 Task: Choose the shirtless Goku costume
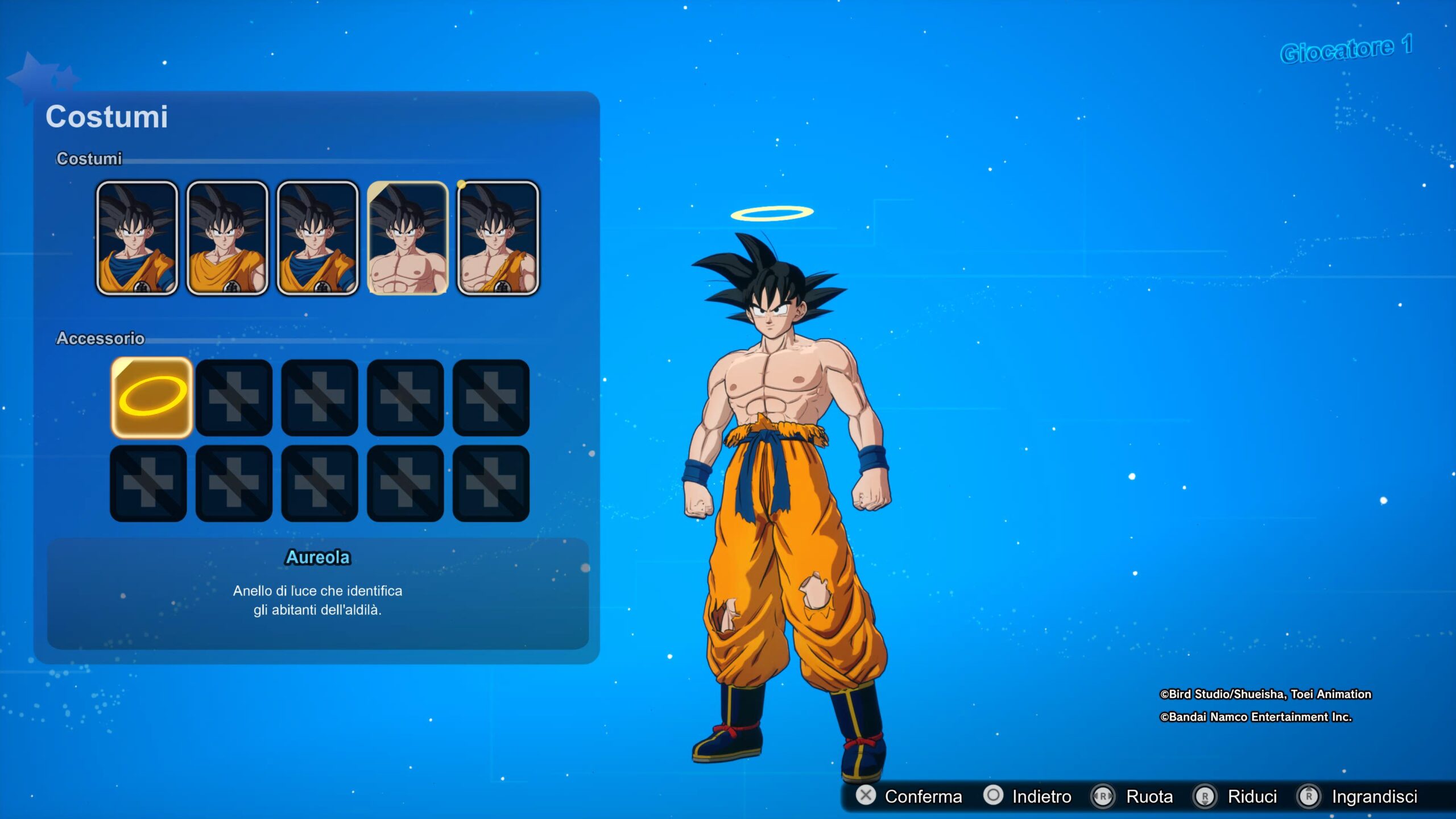pos(408,238)
